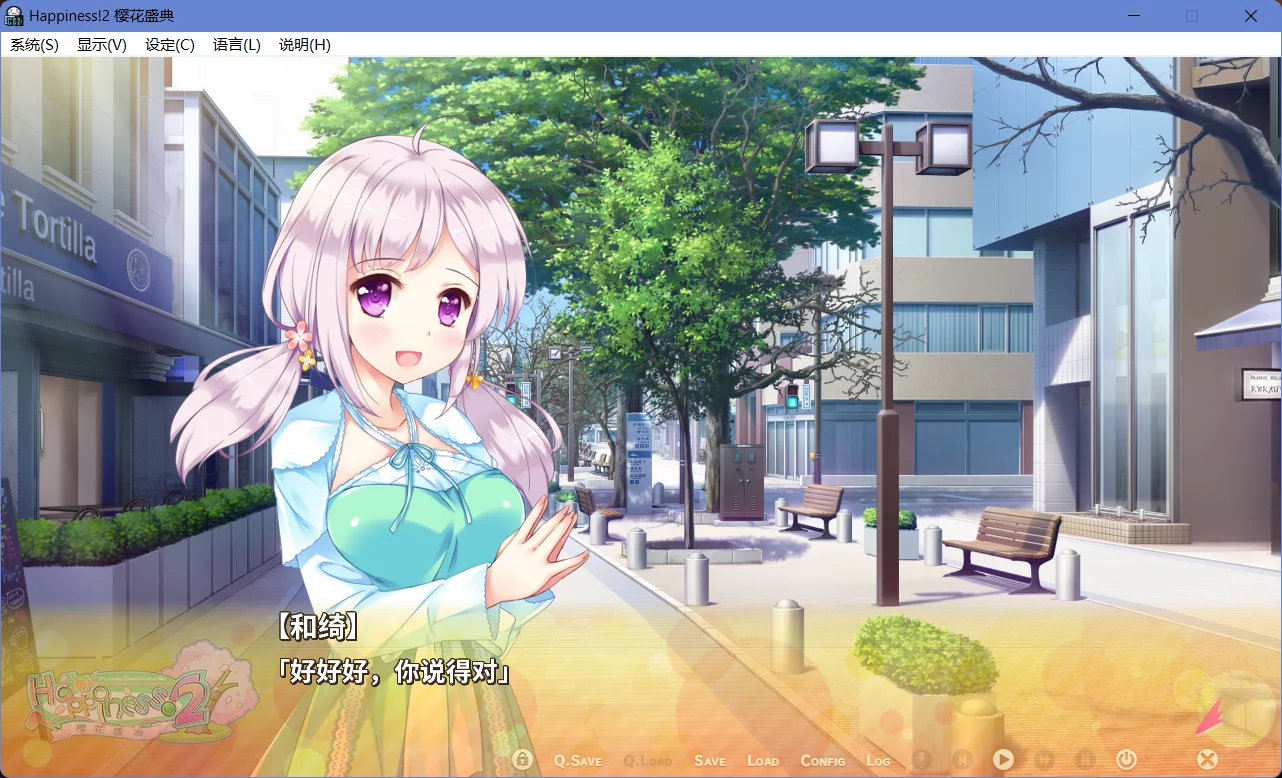Click the circular X exit icon
The image size is (1282, 778).
pos(1207,759)
